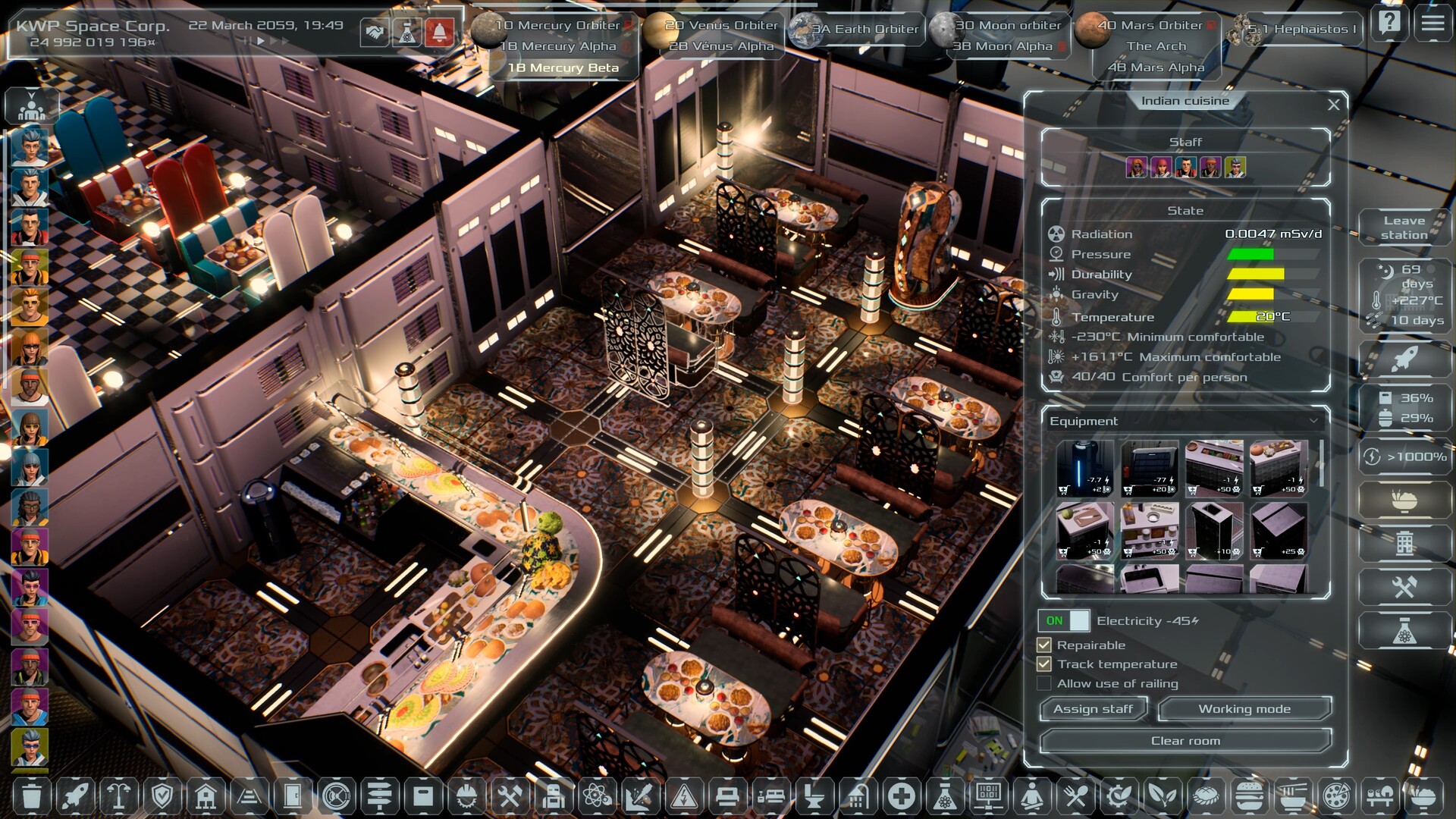Uncheck Track temperature

coord(1044,664)
